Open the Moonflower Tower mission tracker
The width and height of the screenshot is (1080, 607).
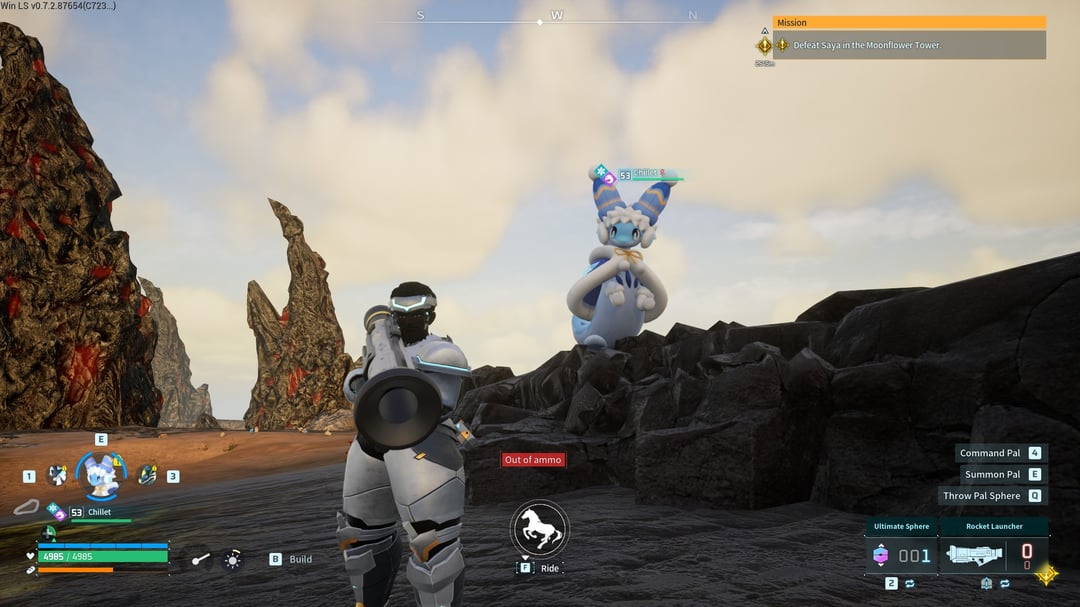tap(909, 45)
